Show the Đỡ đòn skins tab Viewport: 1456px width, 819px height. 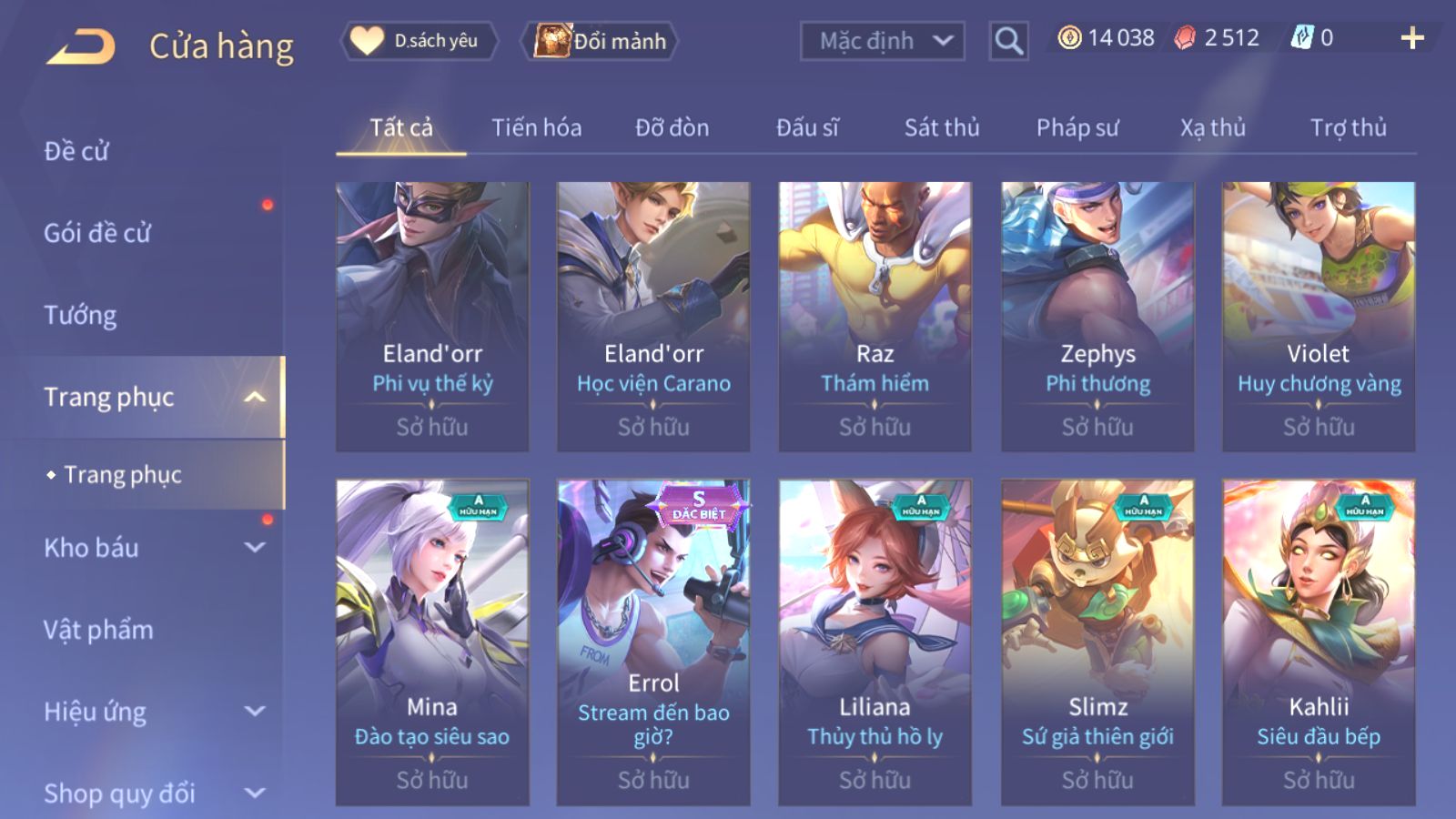click(x=672, y=128)
